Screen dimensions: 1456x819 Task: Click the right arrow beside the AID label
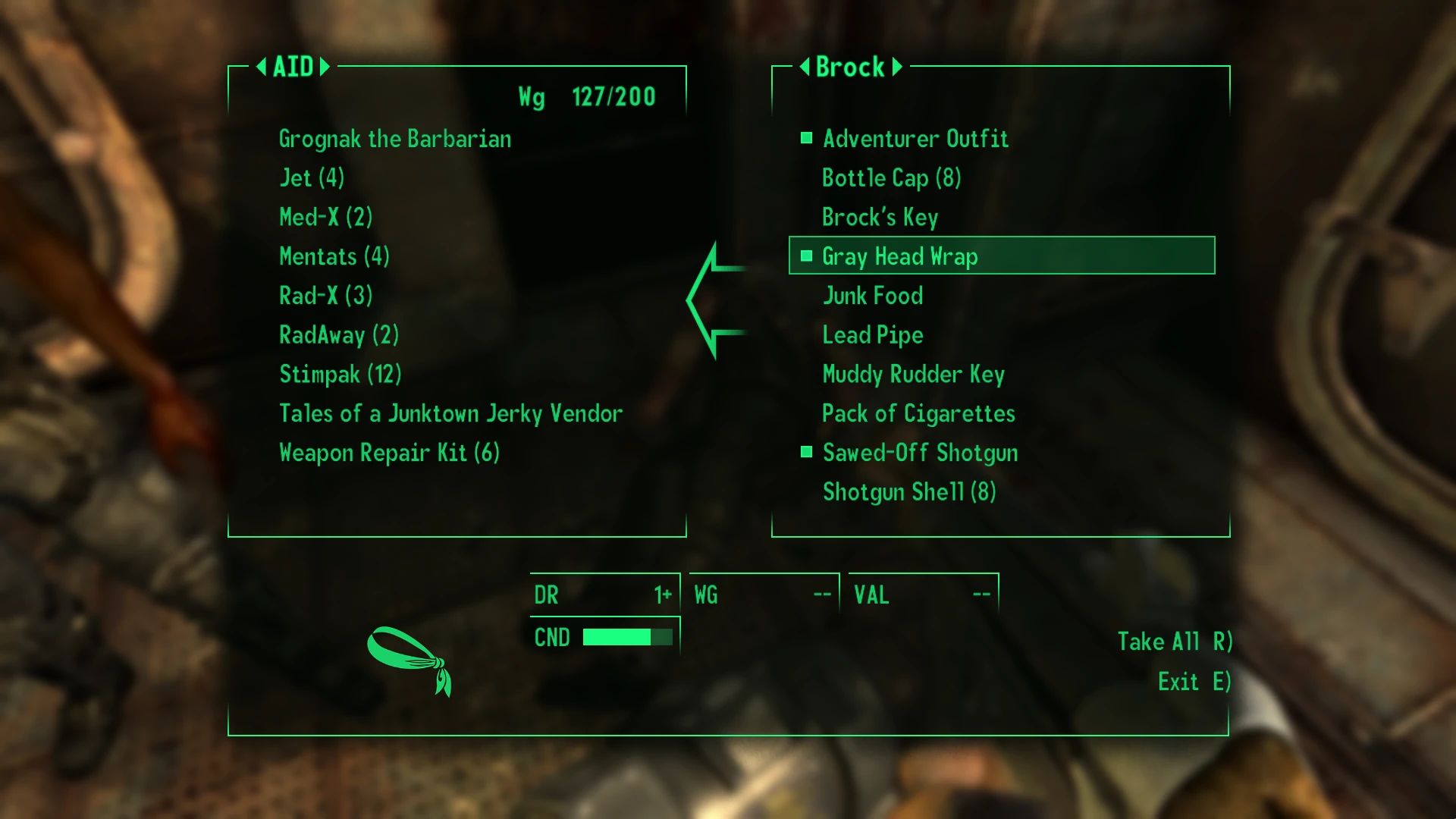[326, 67]
